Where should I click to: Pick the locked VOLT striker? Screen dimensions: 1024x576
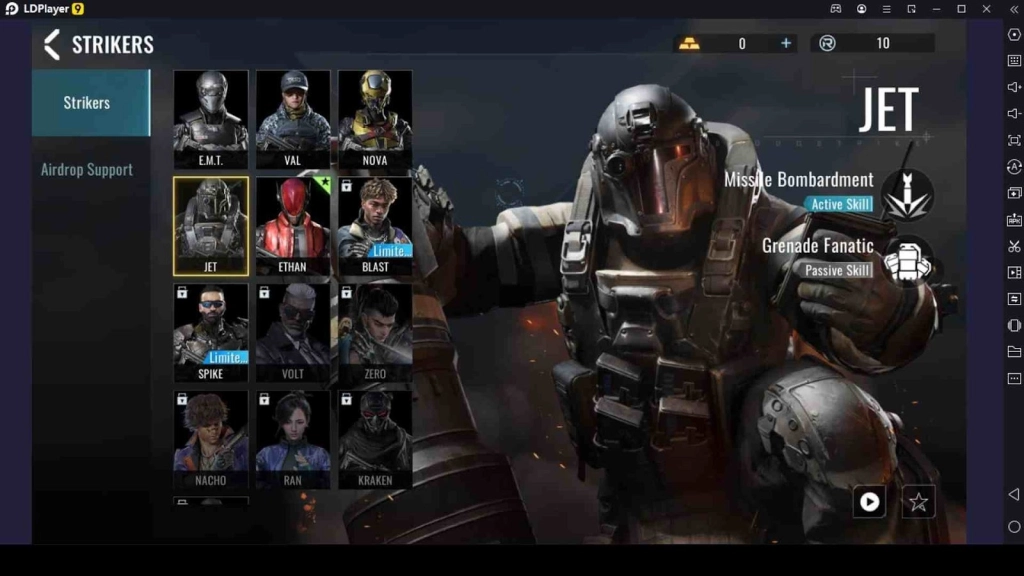[293, 332]
